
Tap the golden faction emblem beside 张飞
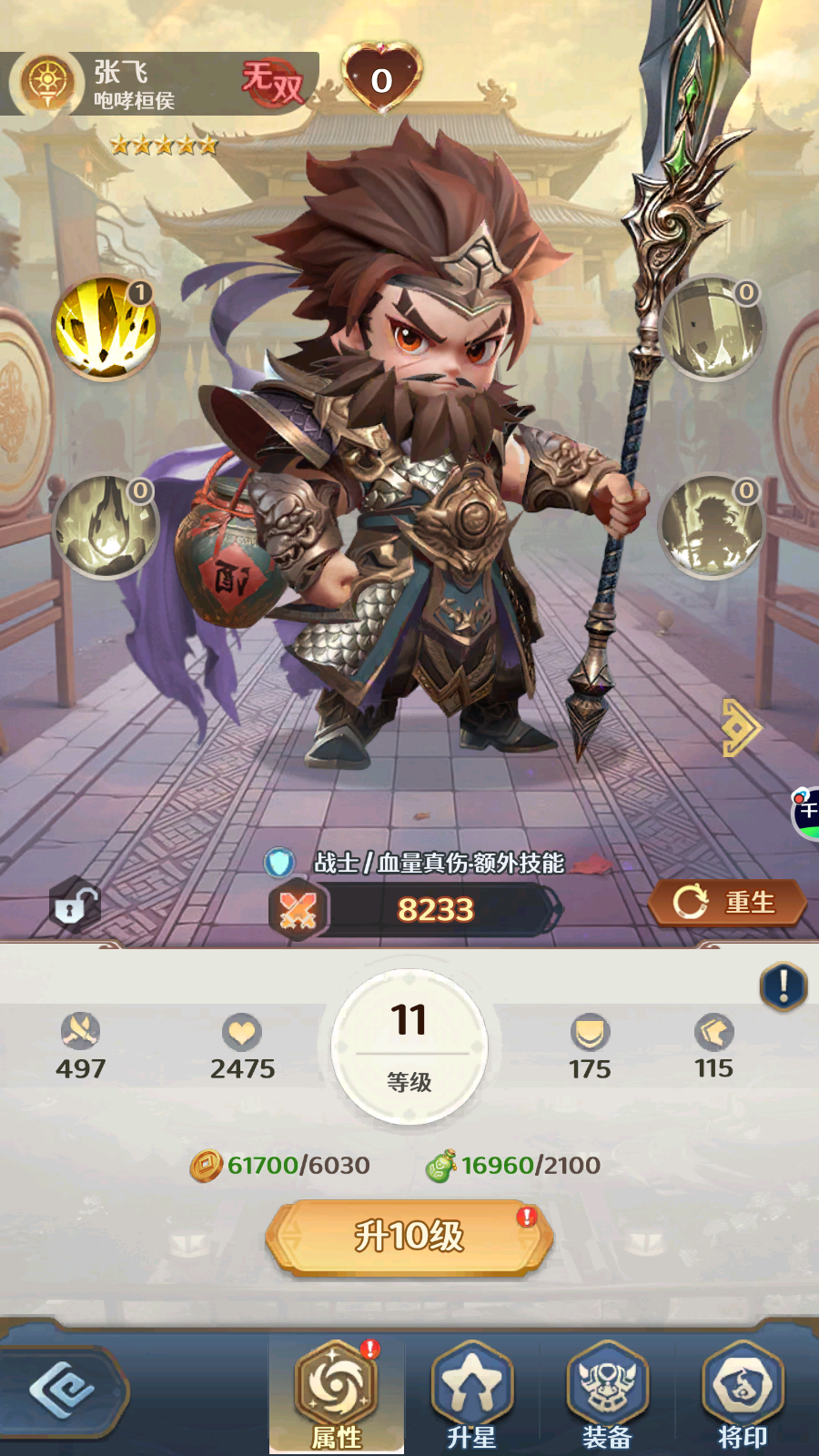46,83
